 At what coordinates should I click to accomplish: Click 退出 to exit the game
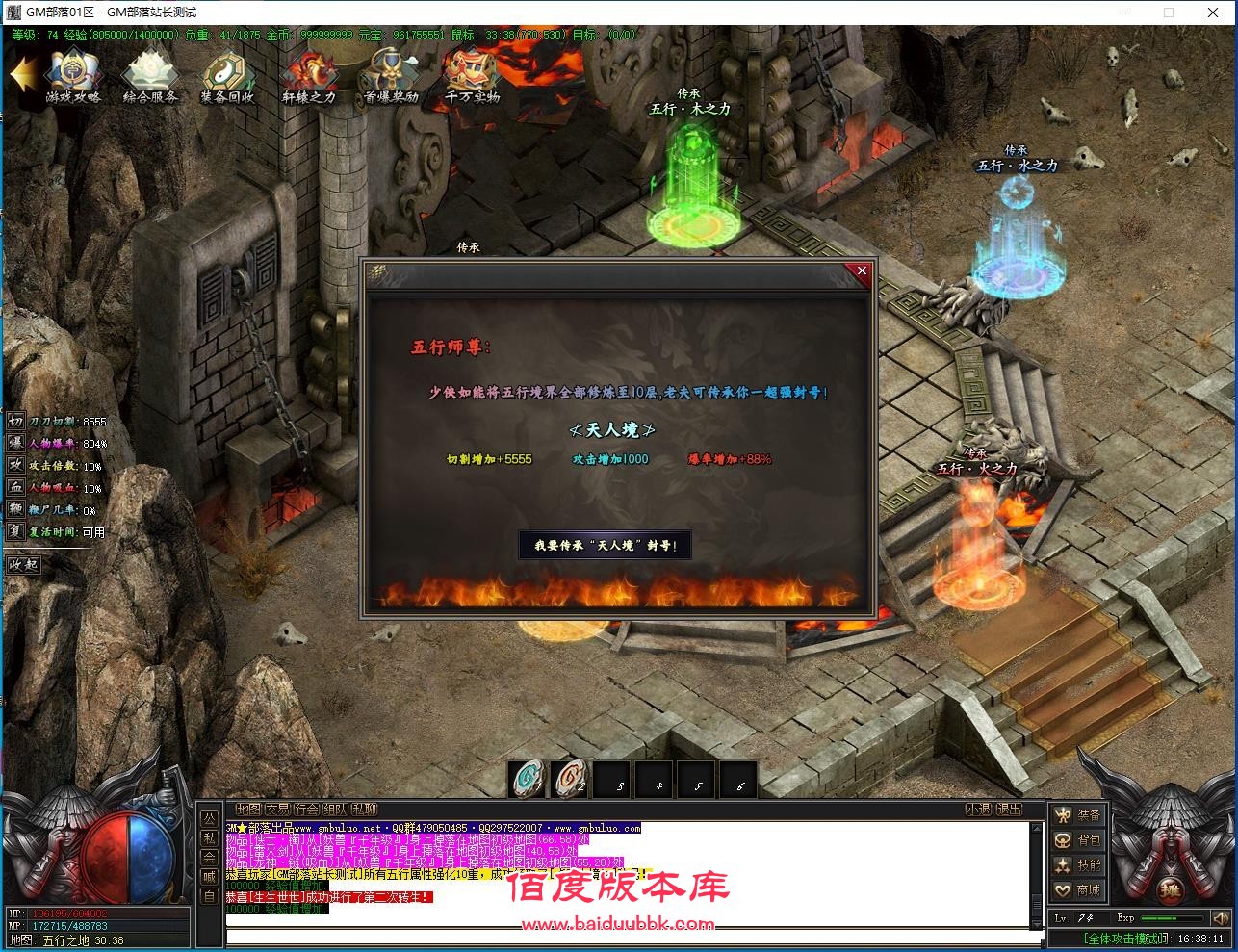[1009, 810]
